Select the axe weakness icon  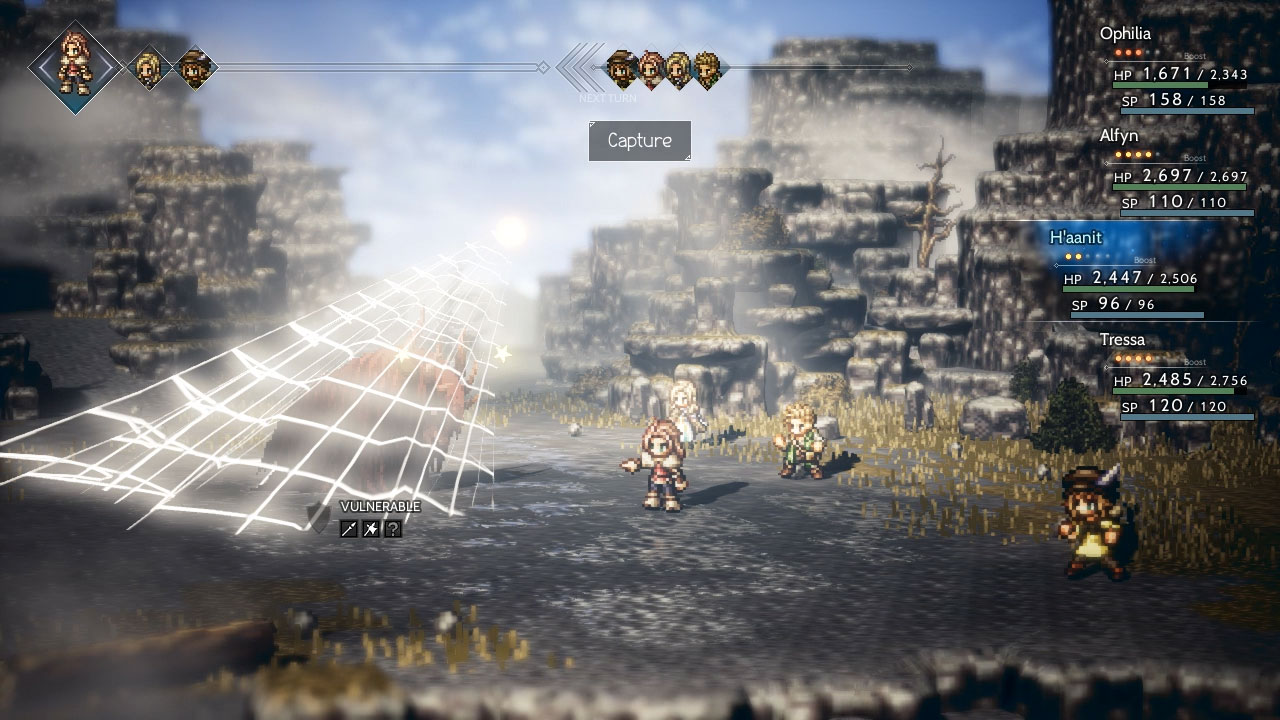tap(371, 529)
